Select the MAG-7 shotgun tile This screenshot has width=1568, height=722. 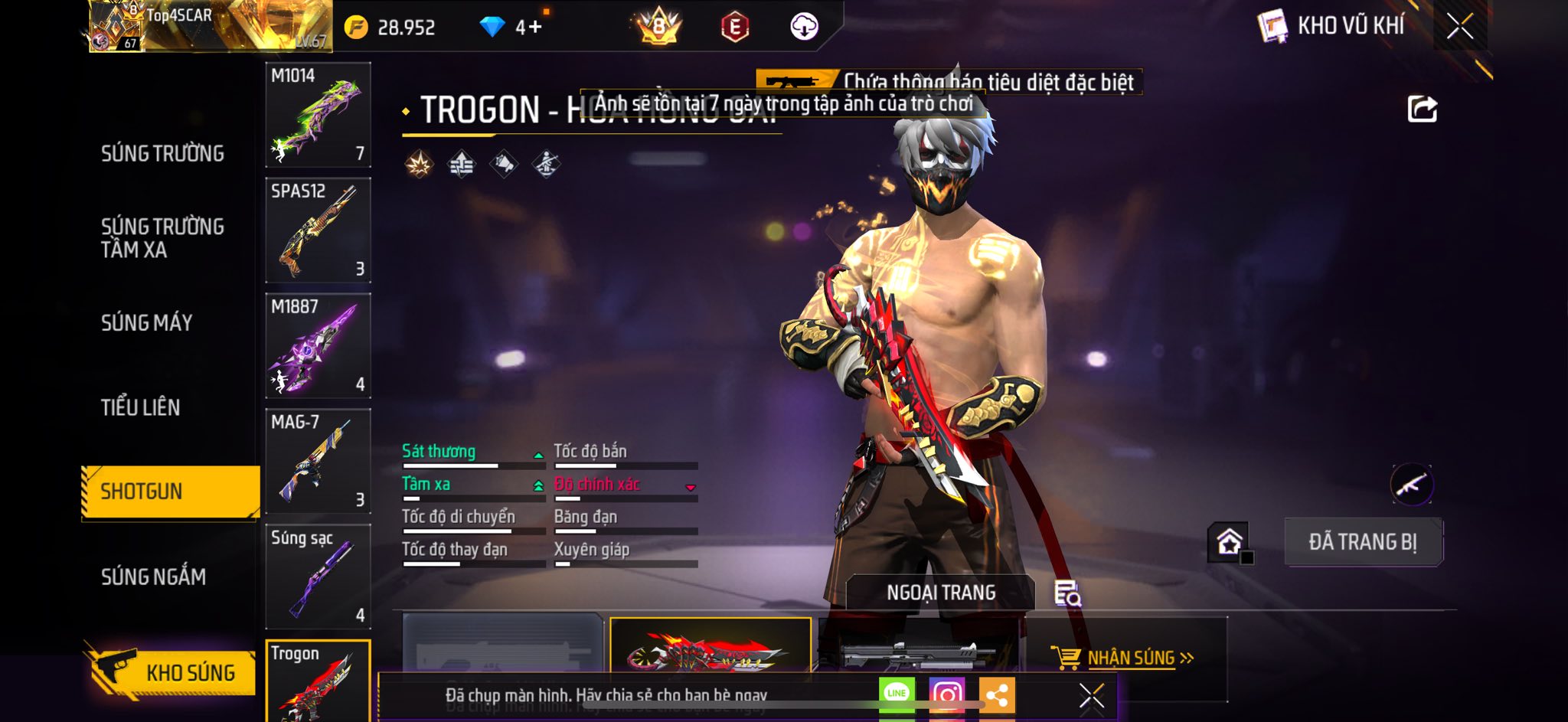coord(318,461)
